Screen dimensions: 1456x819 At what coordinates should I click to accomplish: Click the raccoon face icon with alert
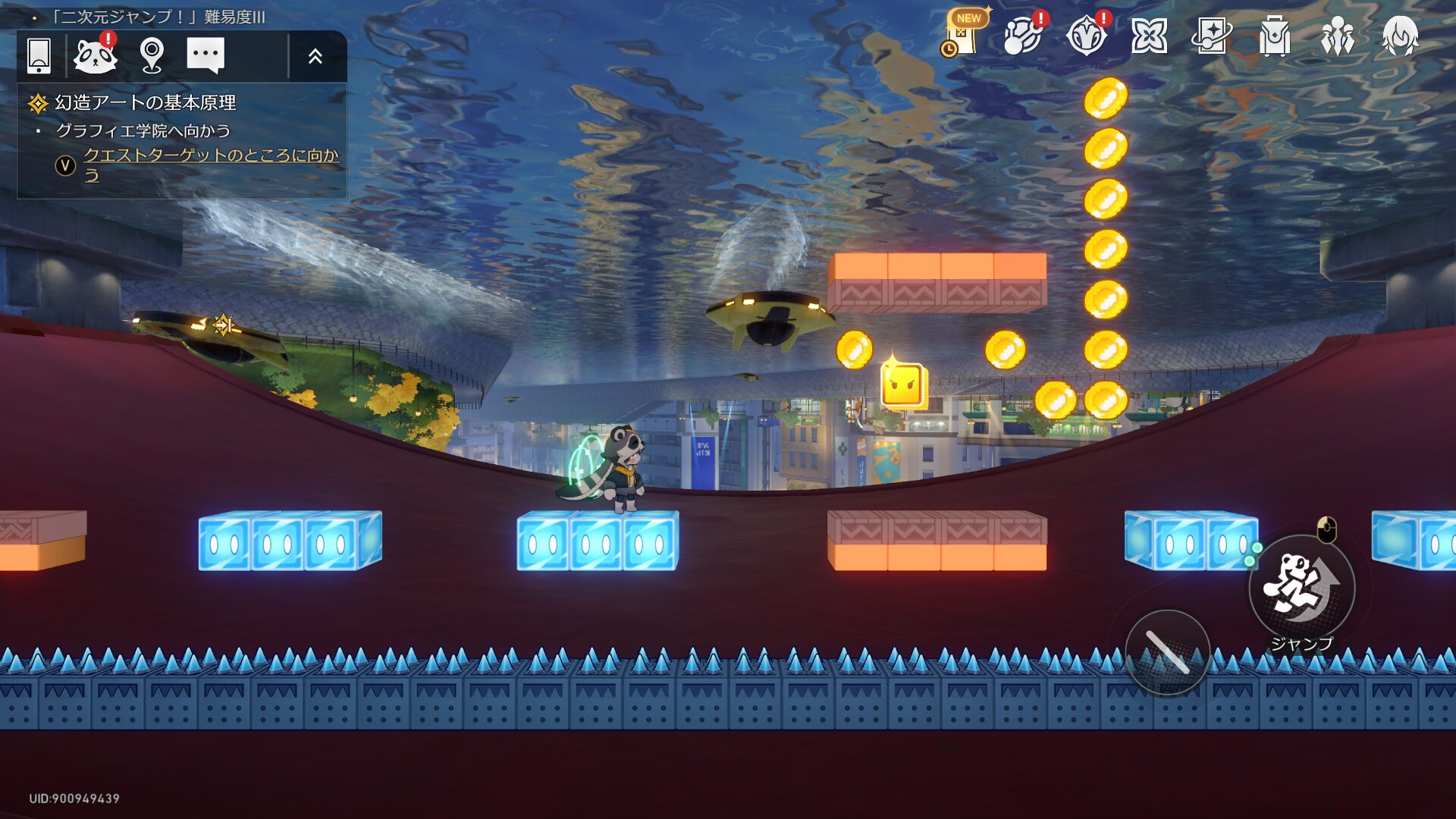pyautogui.click(x=96, y=55)
